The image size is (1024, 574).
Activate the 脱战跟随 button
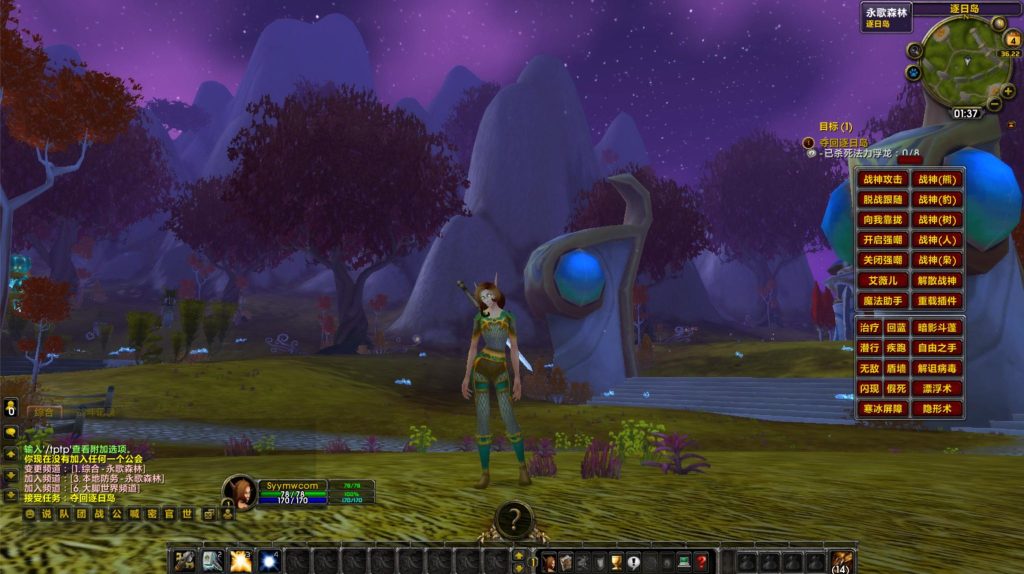click(x=883, y=200)
